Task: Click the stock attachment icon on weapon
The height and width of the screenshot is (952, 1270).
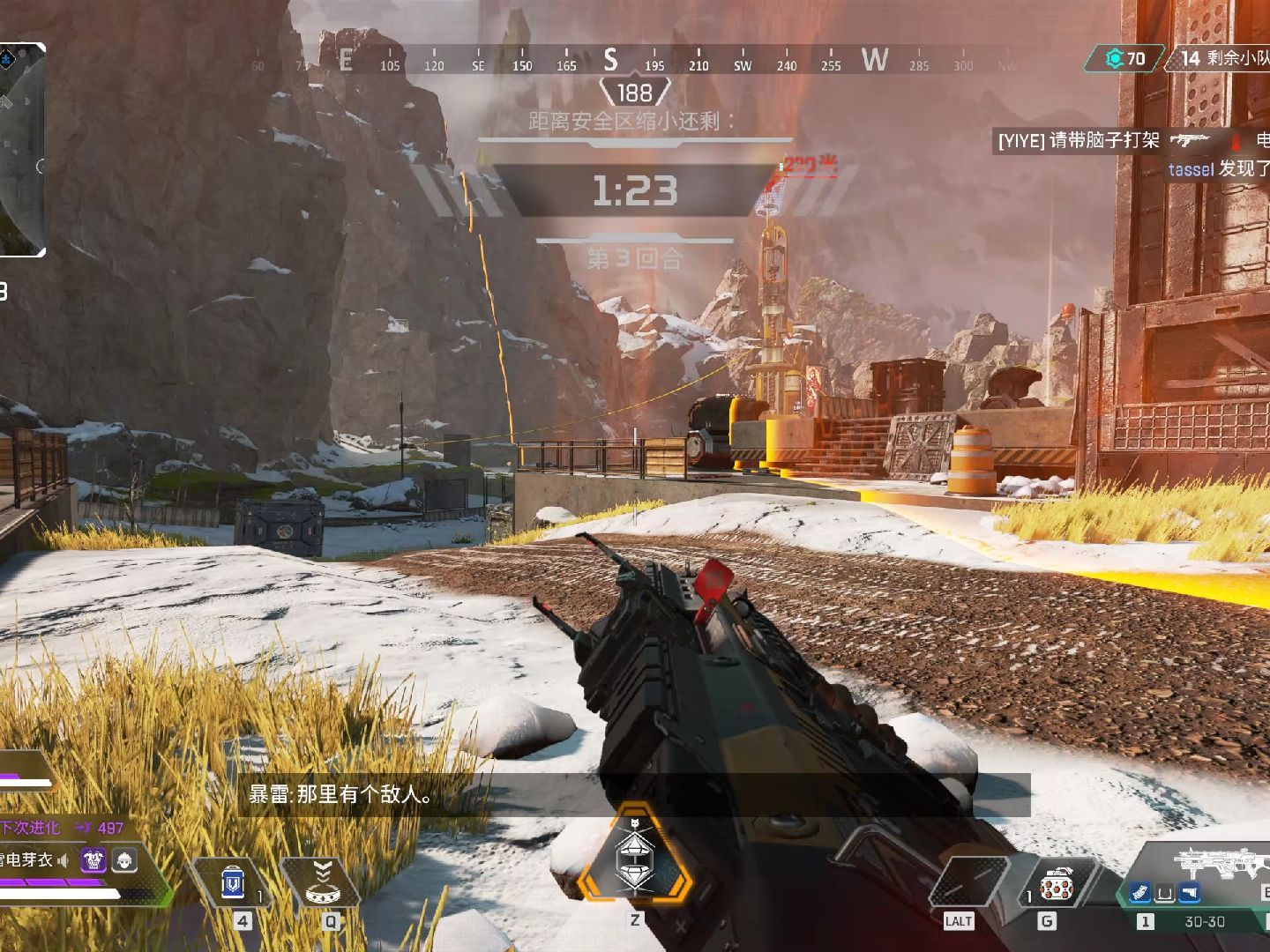Action: 1190,894
